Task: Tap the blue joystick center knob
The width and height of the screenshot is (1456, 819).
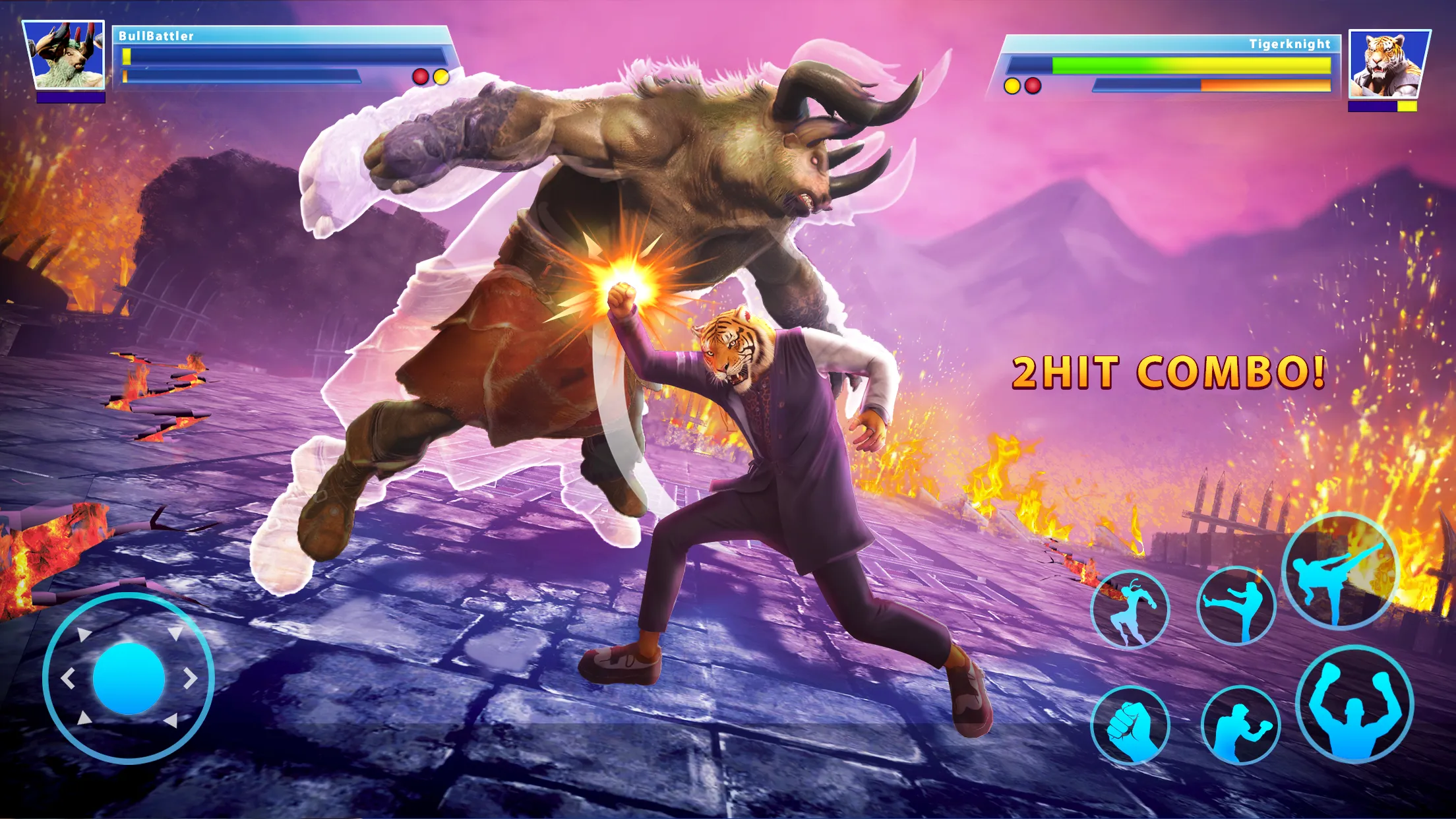Action: [x=129, y=679]
